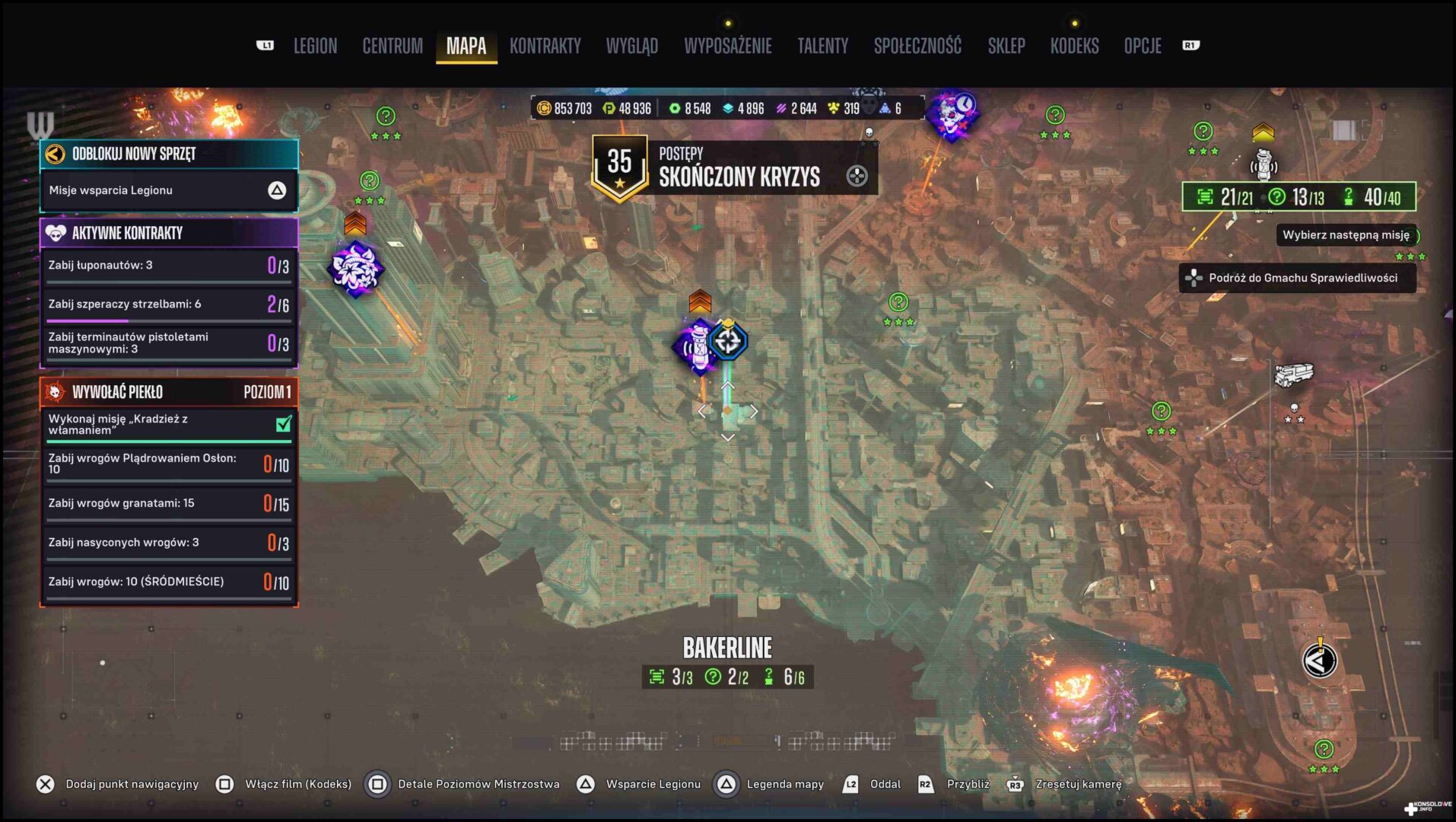1456x822 pixels.
Task: Open the SPOŁECZNOŚĆ tab
Action: point(917,46)
